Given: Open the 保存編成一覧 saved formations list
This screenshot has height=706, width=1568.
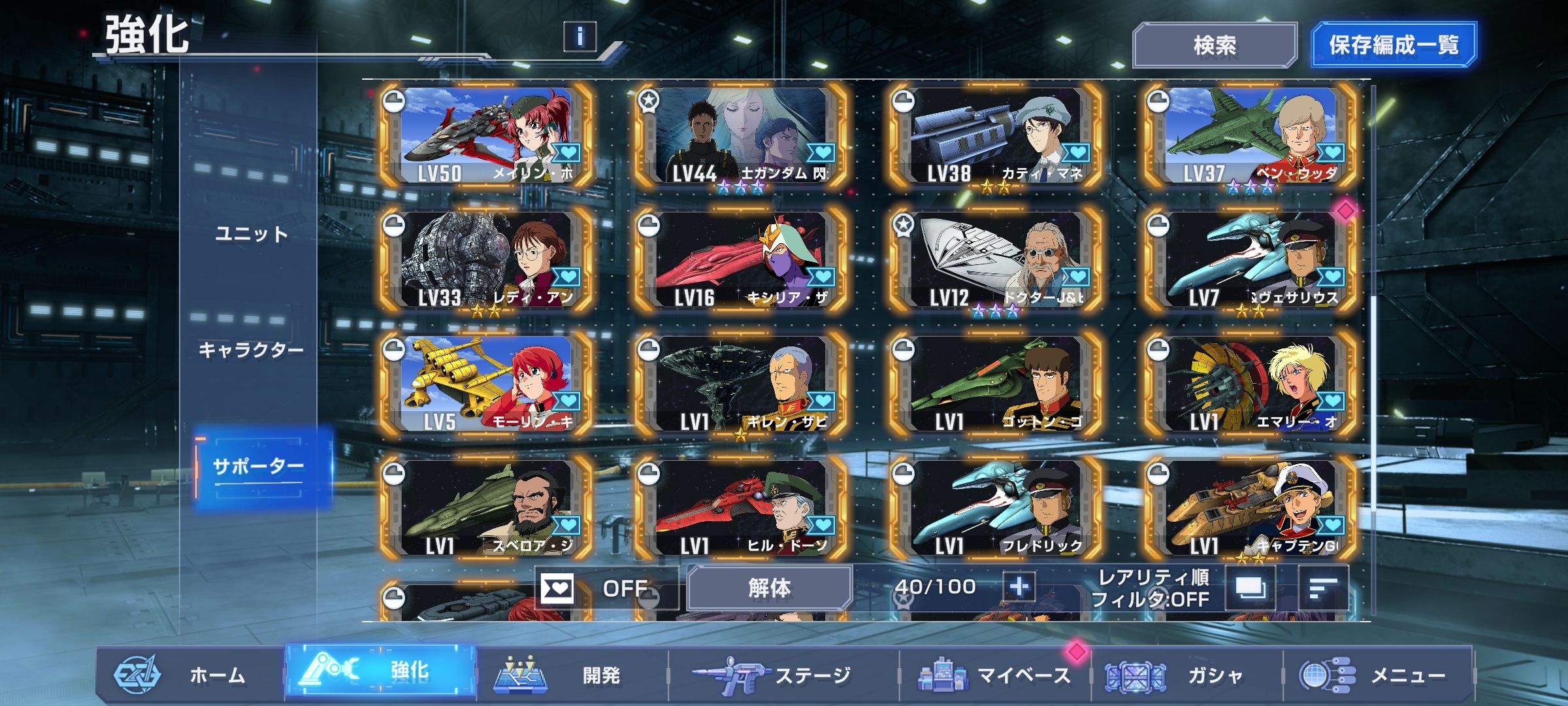Looking at the screenshot, I should tap(1393, 45).
